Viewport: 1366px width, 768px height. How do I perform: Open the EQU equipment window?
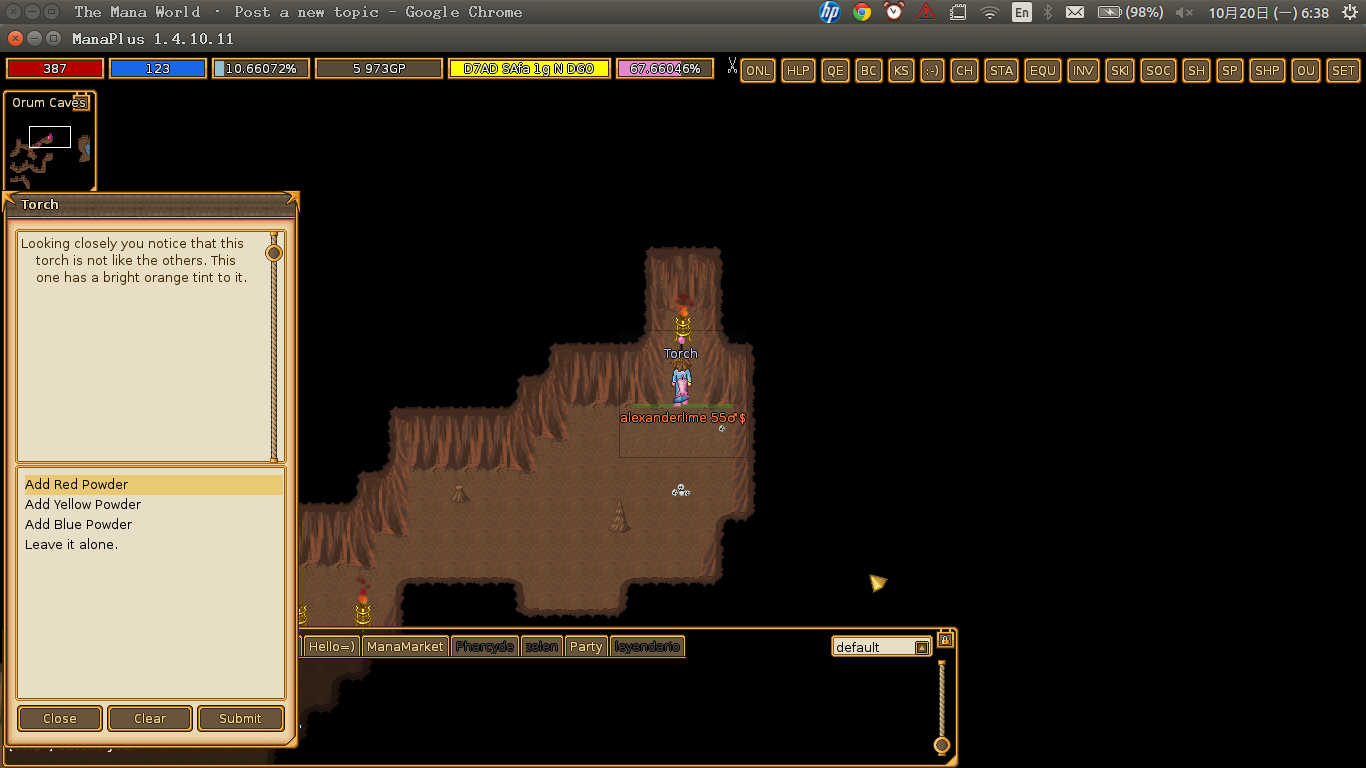point(1042,70)
